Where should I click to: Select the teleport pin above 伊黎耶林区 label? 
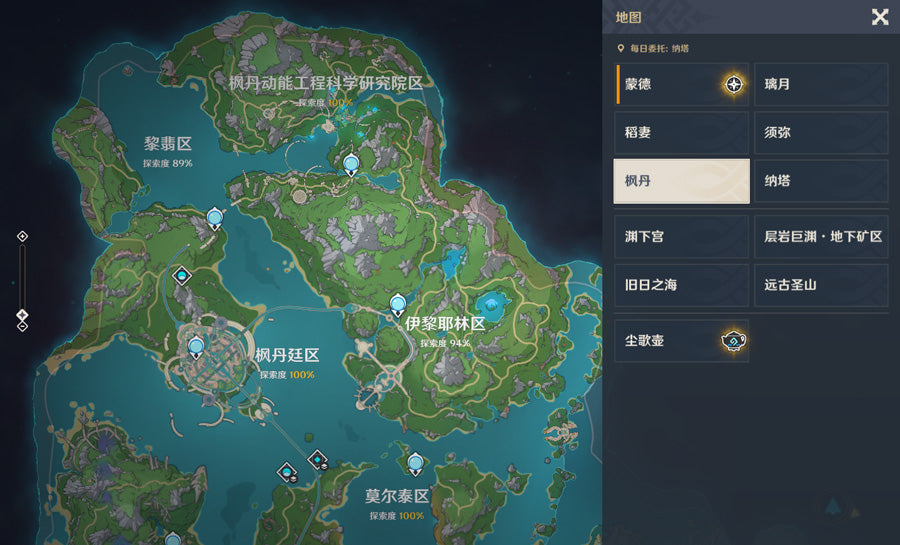tap(397, 304)
